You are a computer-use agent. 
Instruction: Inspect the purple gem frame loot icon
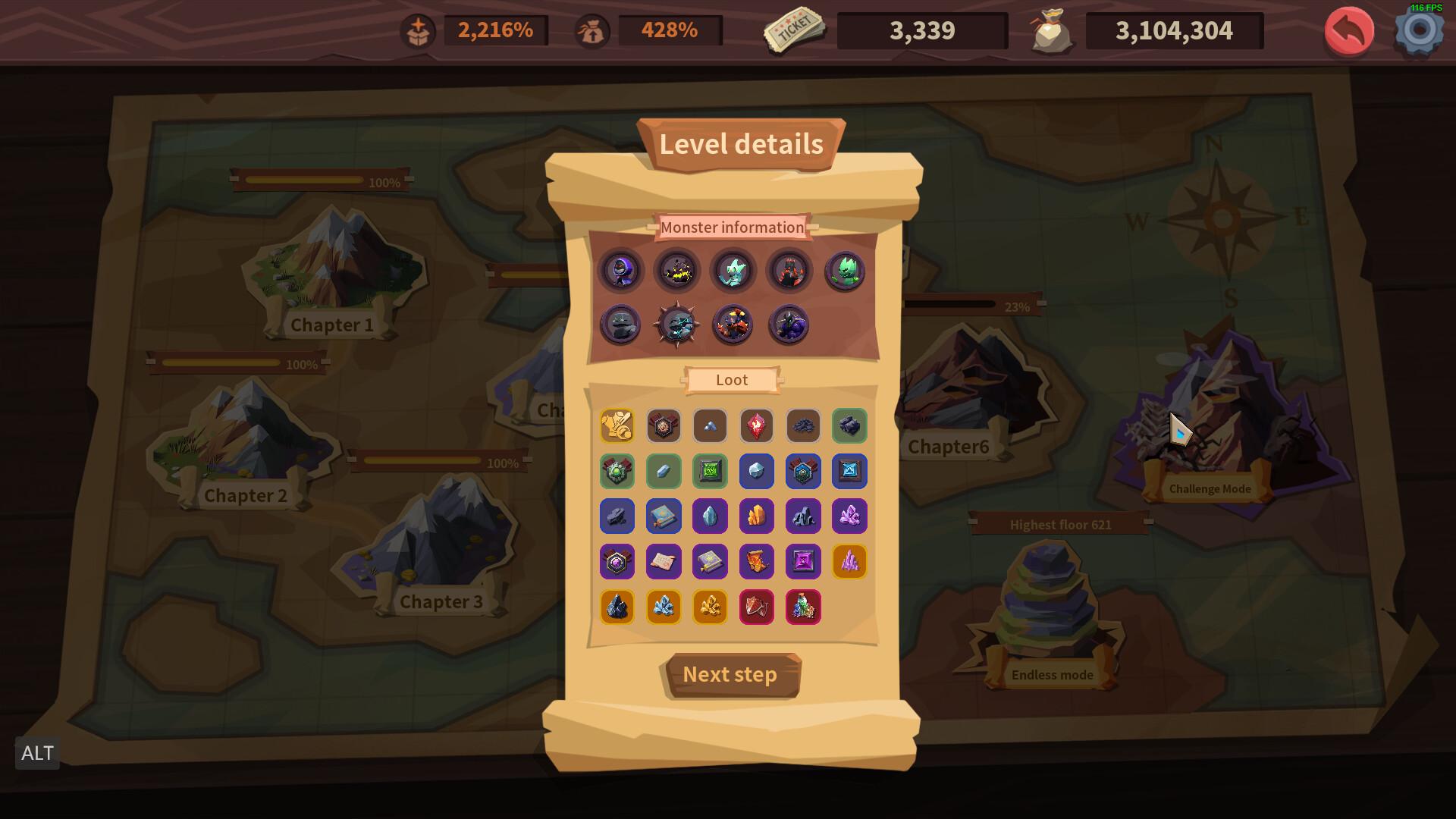[x=803, y=561]
